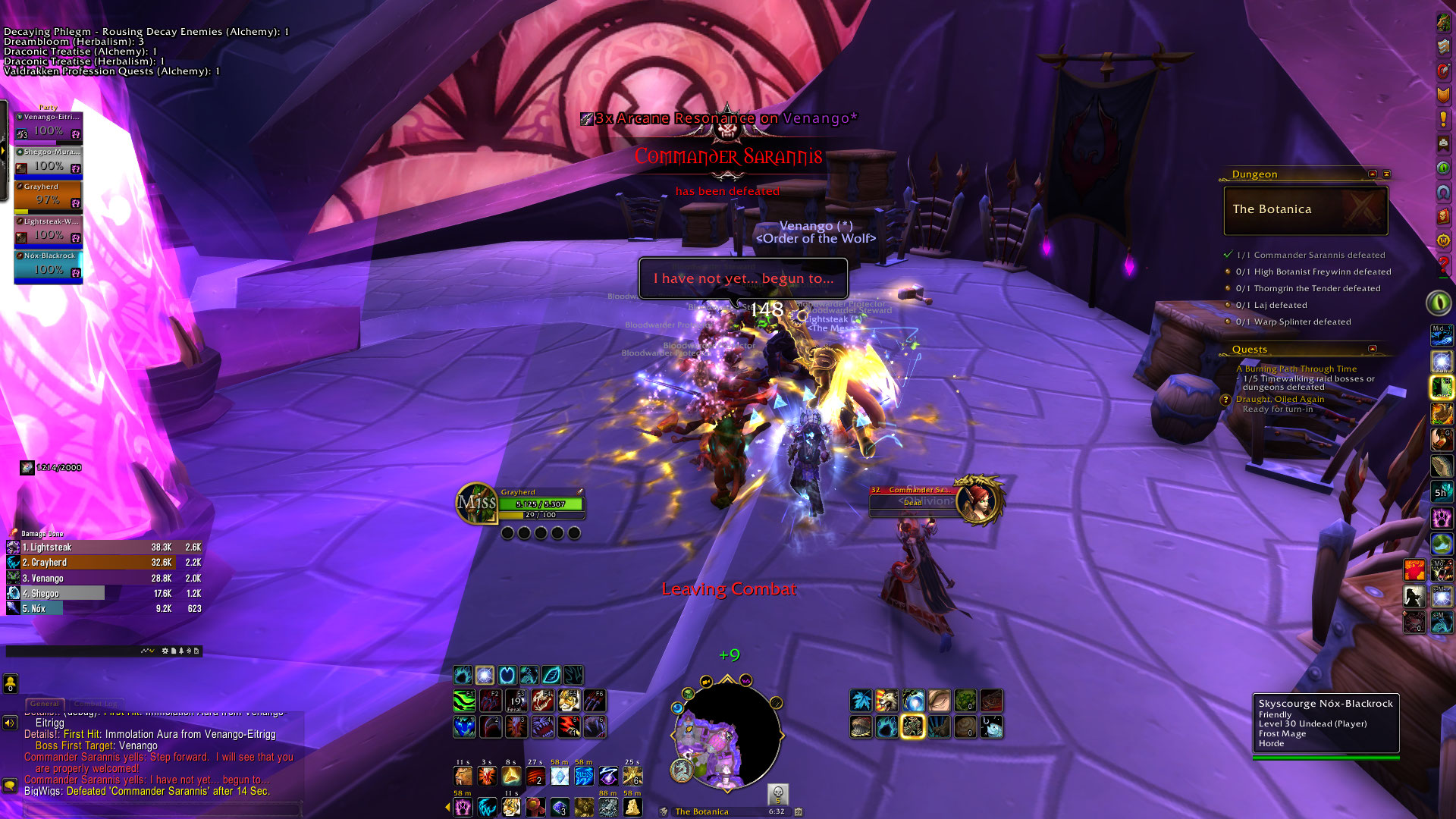1456x819 pixels.
Task: Activate the roaring lion ability icon
Action: [x=886, y=700]
